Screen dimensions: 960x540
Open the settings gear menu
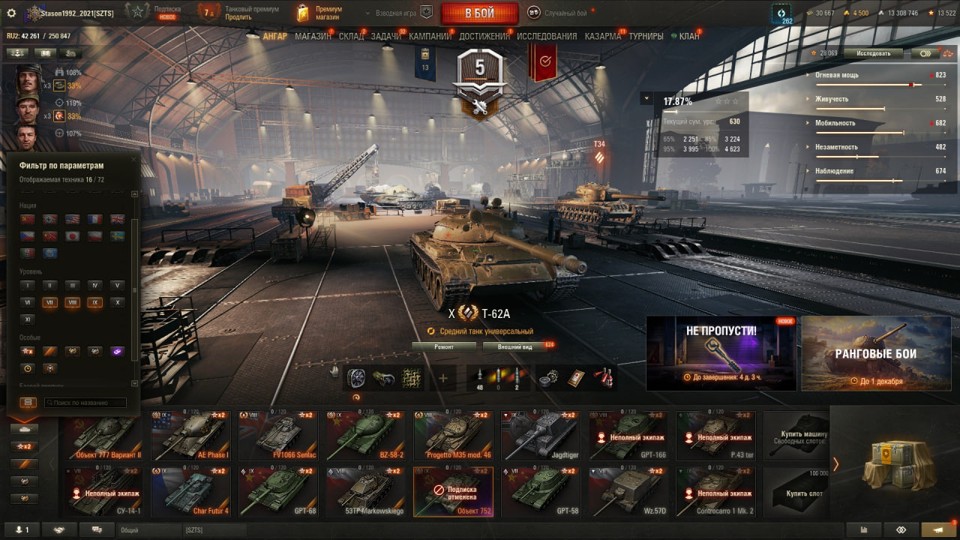(x=12, y=12)
